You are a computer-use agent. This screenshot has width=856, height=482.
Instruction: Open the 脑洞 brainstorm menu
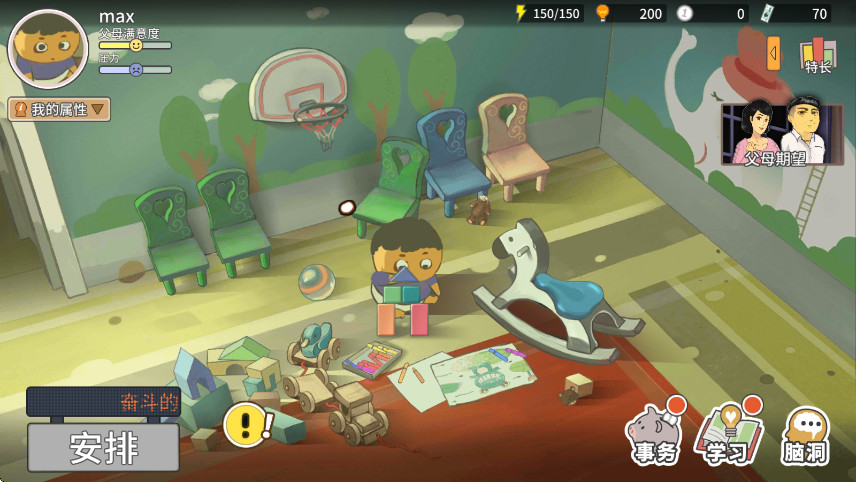804,436
